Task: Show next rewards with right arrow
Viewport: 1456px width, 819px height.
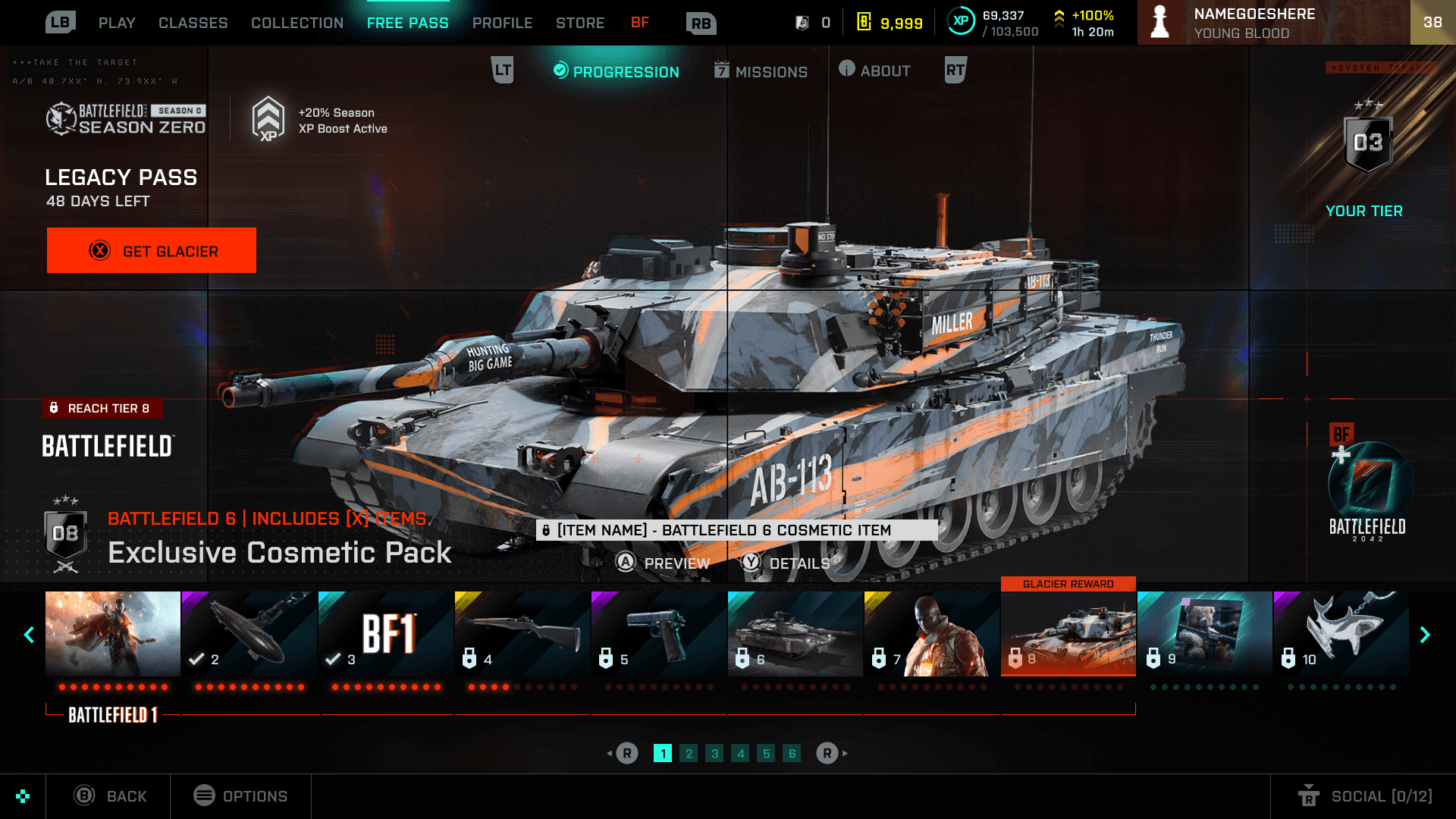Action: click(x=1425, y=635)
